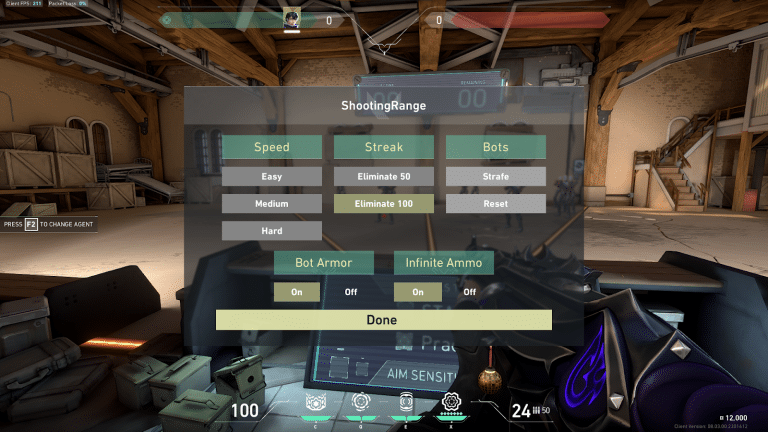Reset the bots
Image resolution: width=768 pixels, height=432 pixels.
tap(496, 204)
